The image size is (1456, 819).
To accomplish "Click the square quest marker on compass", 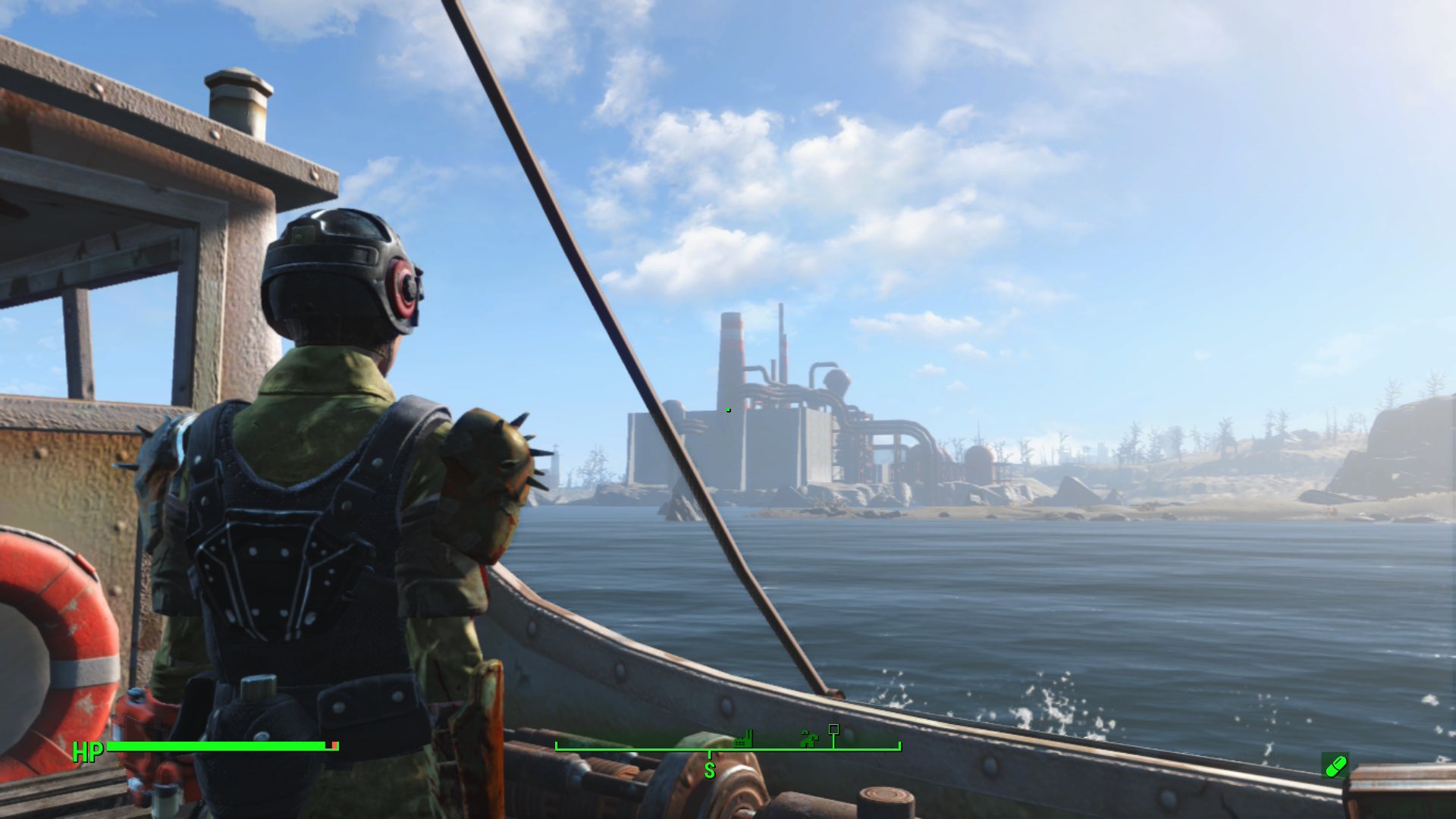I will 833,730.
